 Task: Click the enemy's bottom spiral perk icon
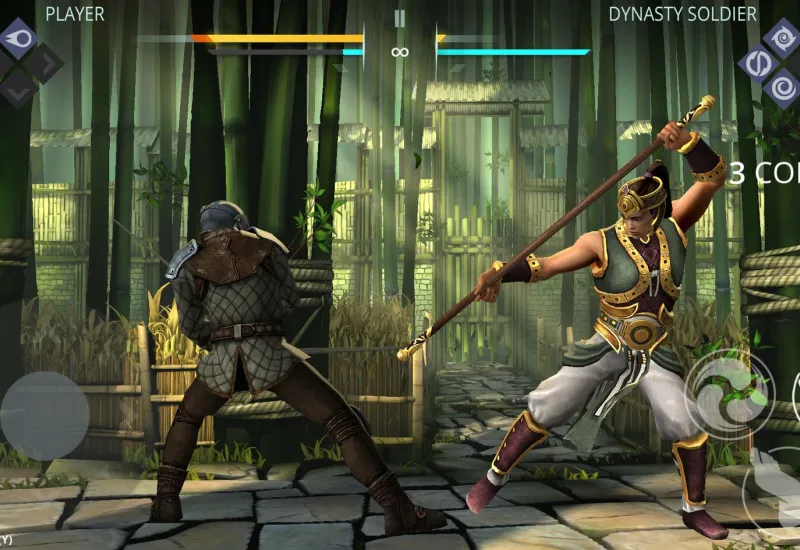click(781, 88)
